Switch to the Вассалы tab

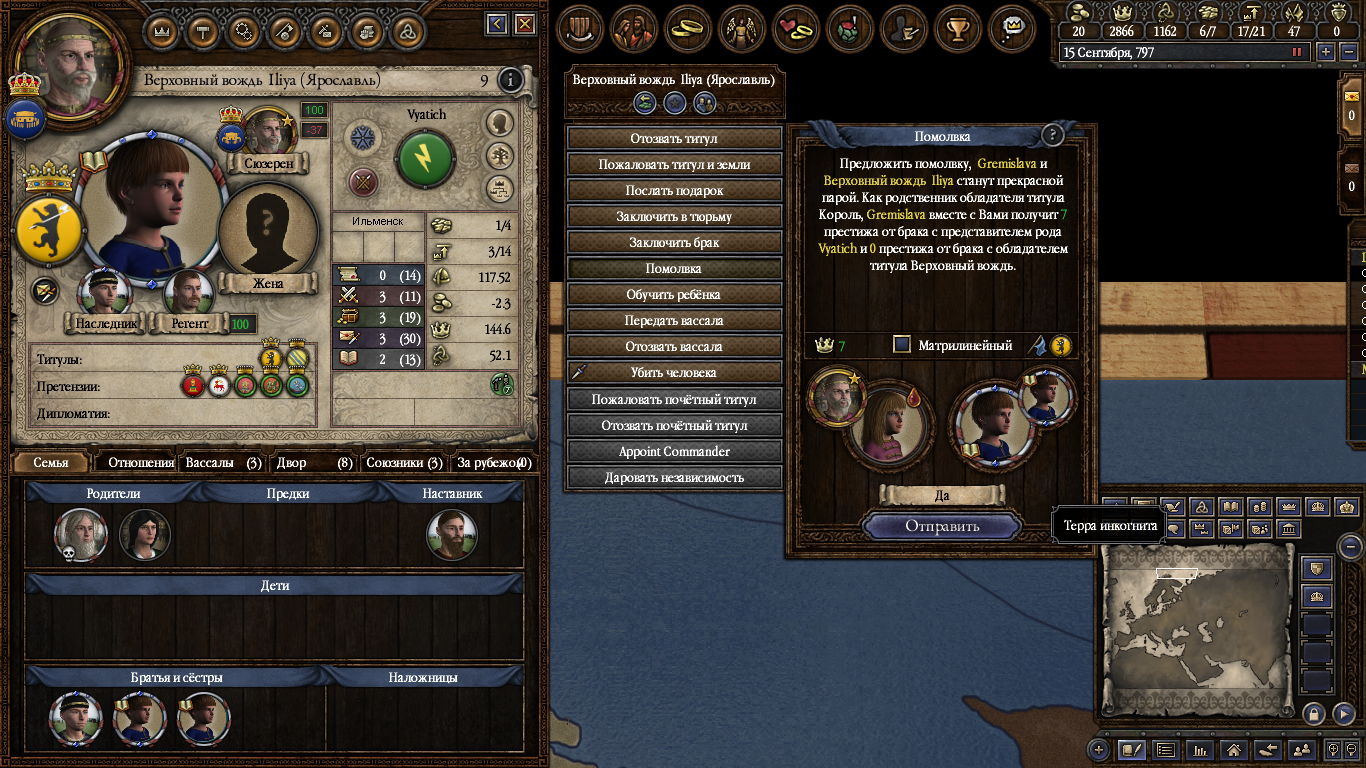coord(223,463)
